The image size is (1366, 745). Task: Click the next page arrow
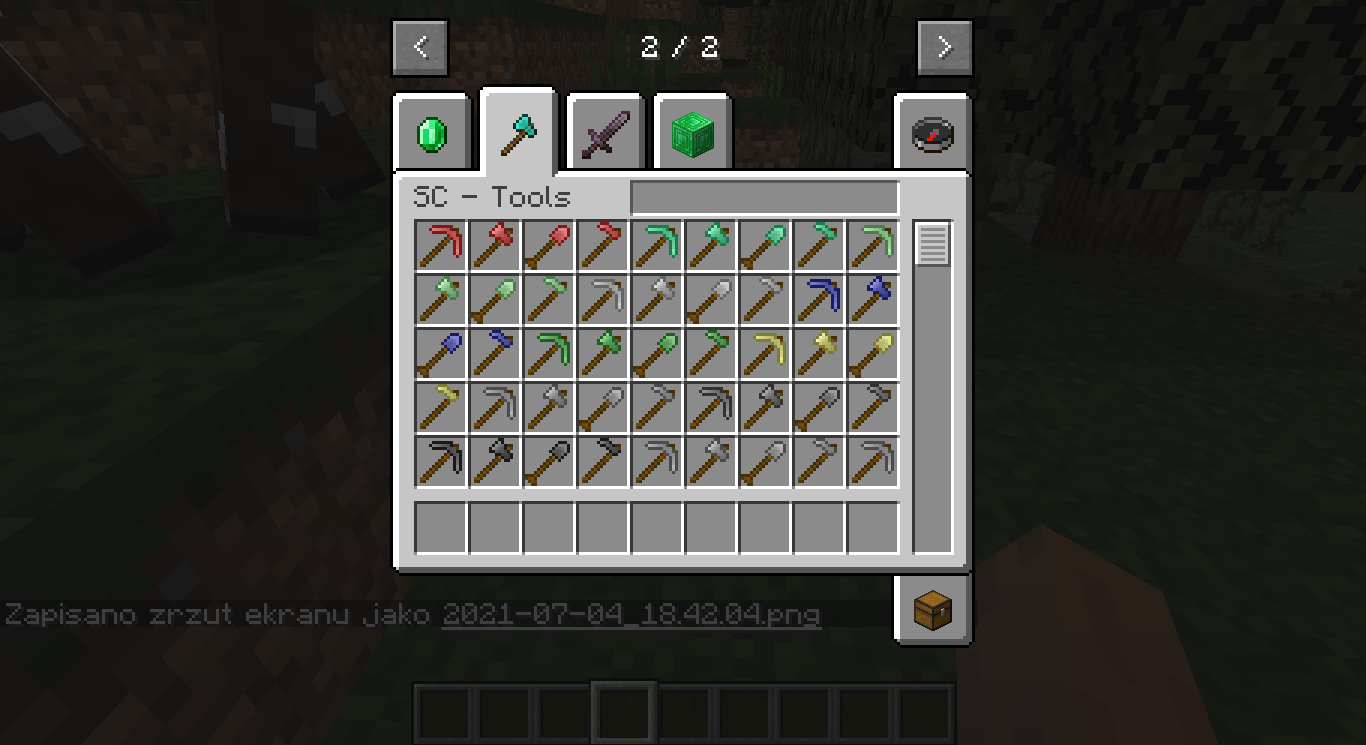(x=944, y=46)
